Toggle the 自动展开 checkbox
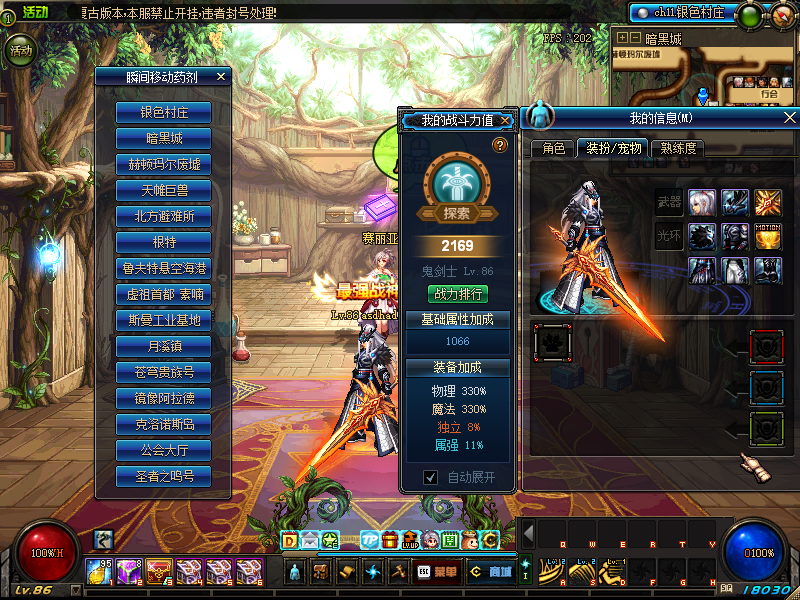Screen dimensions: 800x600 pyautogui.click(x=431, y=478)
